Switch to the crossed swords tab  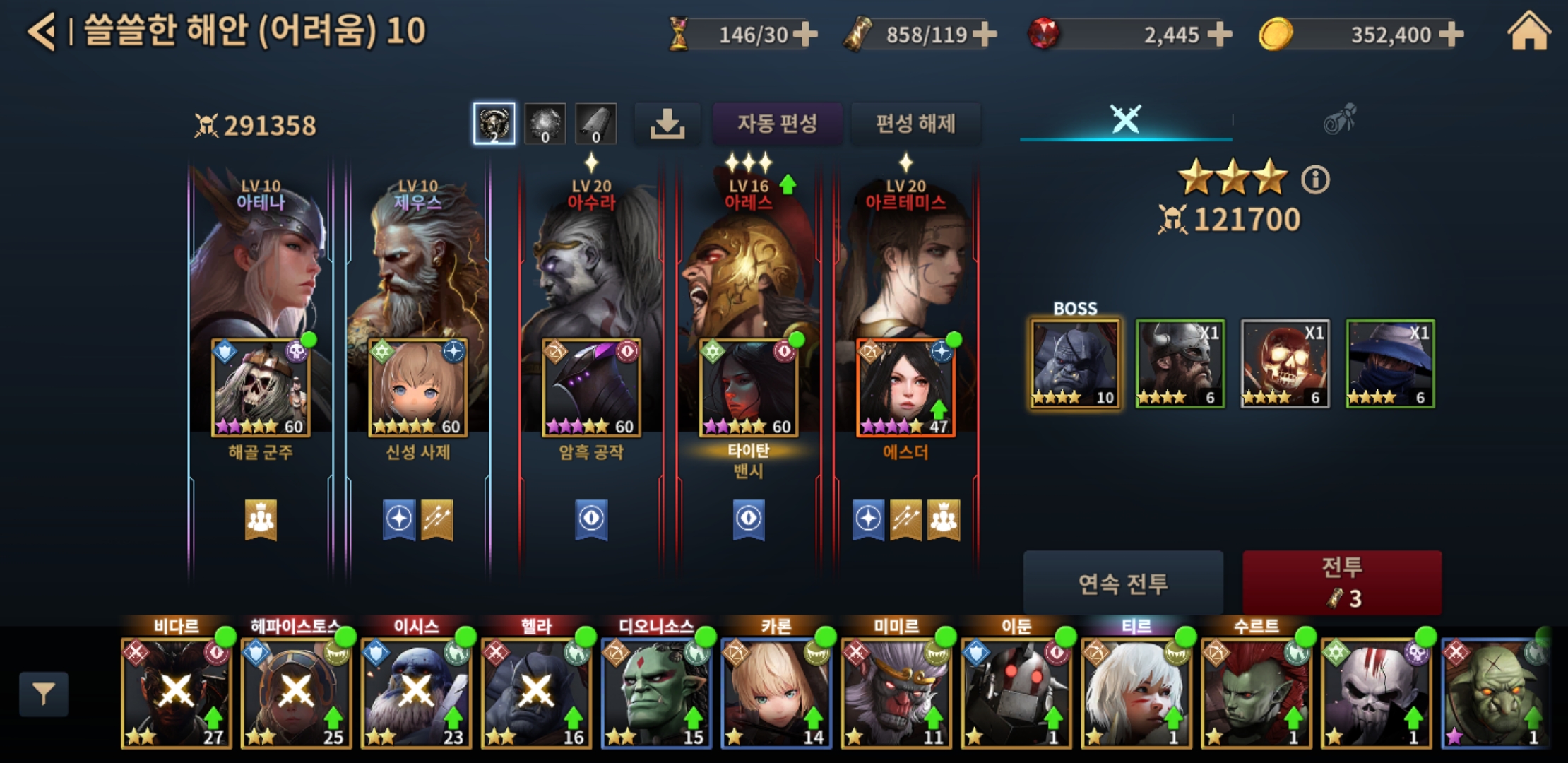[x=1125, y=119]
